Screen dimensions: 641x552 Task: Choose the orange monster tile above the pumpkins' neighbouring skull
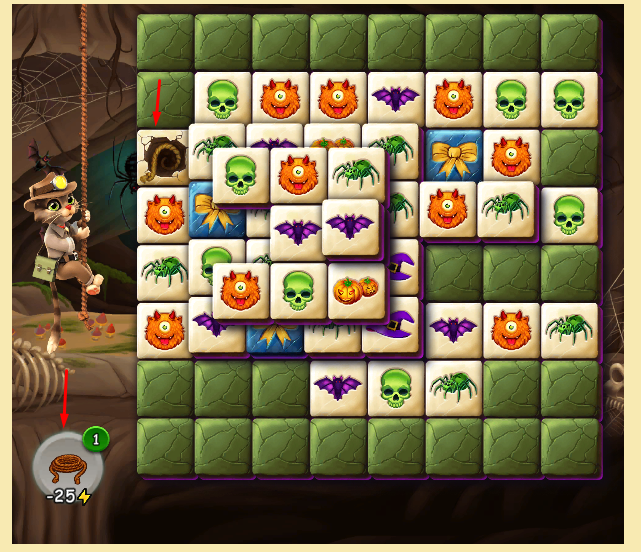tap(299, 174)
